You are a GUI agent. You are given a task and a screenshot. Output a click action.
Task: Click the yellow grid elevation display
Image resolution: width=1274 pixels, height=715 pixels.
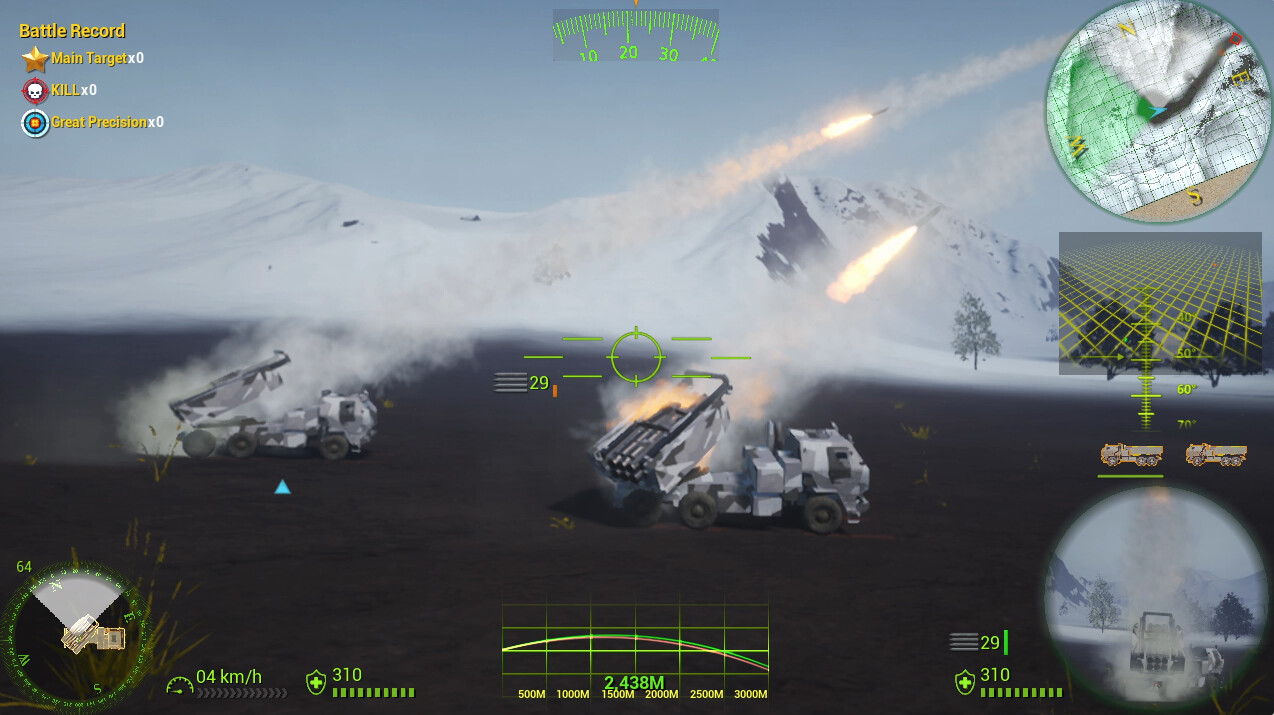tap(1159, 304)
